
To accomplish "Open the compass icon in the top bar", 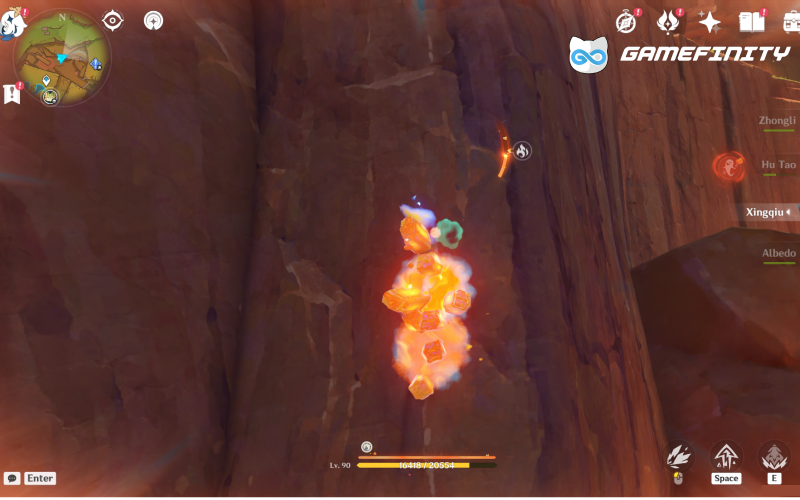I will coord(626,22).
